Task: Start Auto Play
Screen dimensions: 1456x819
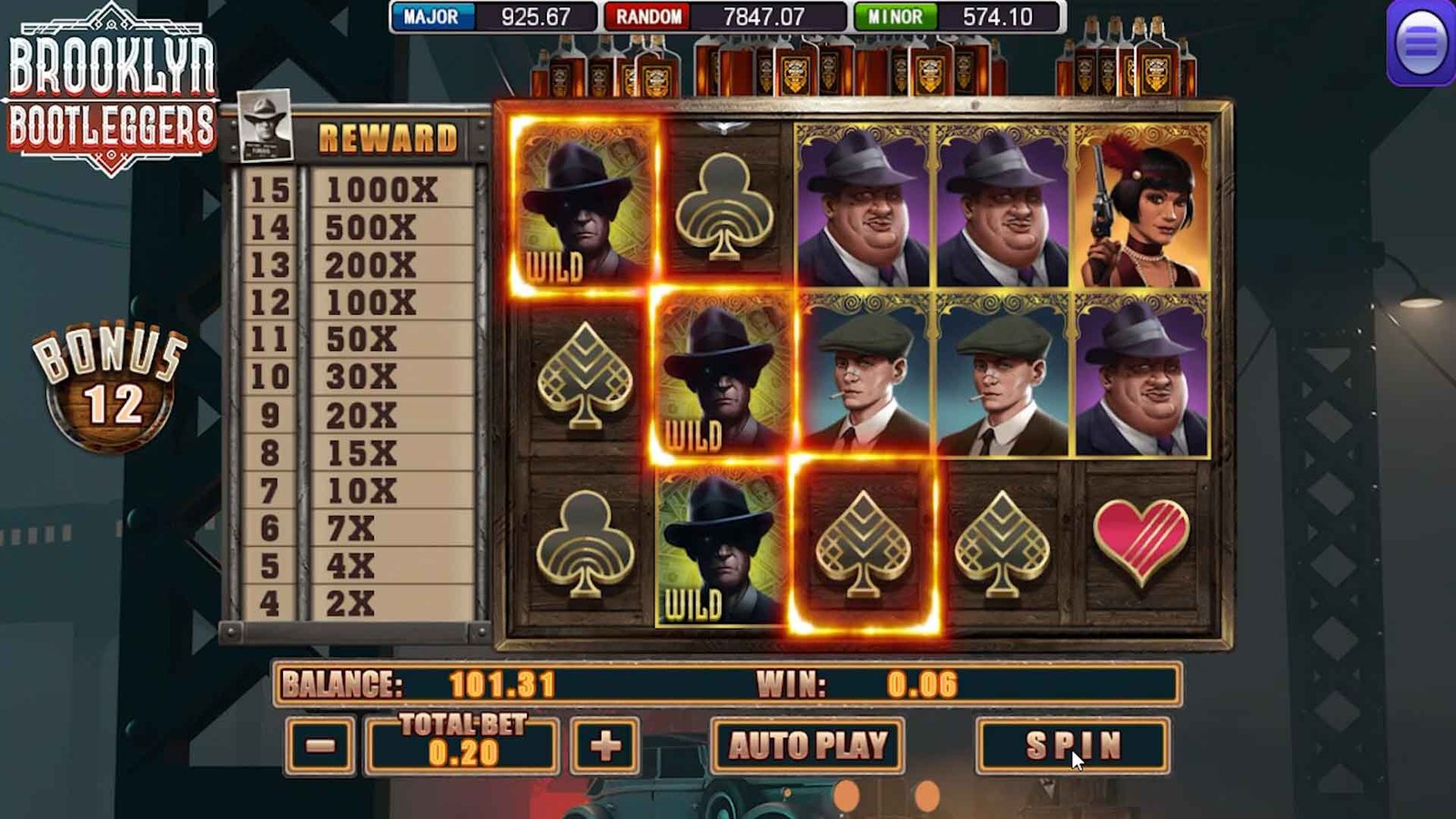Action: (807, 745)
